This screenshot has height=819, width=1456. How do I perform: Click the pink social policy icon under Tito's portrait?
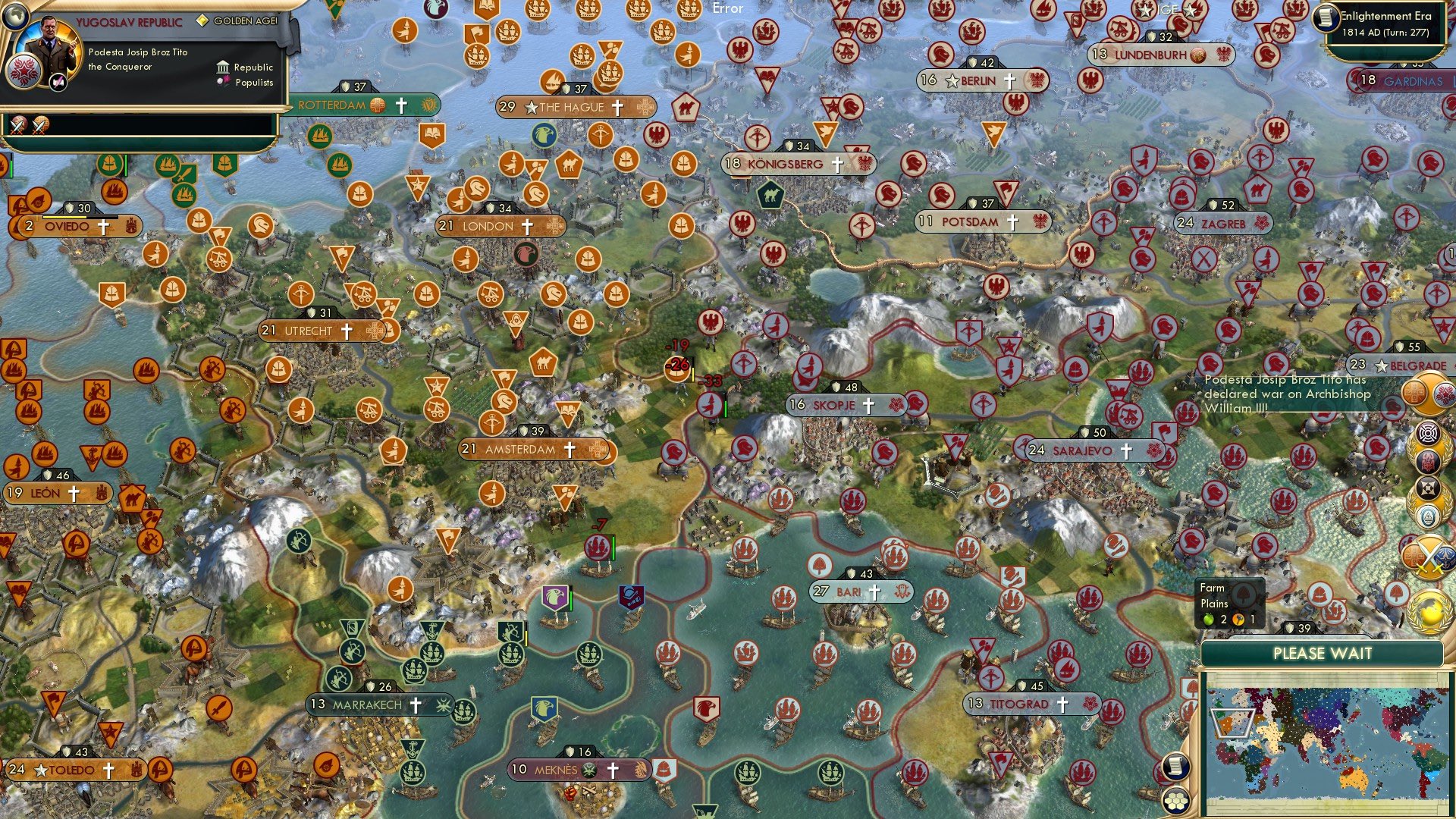coord(58,82)
